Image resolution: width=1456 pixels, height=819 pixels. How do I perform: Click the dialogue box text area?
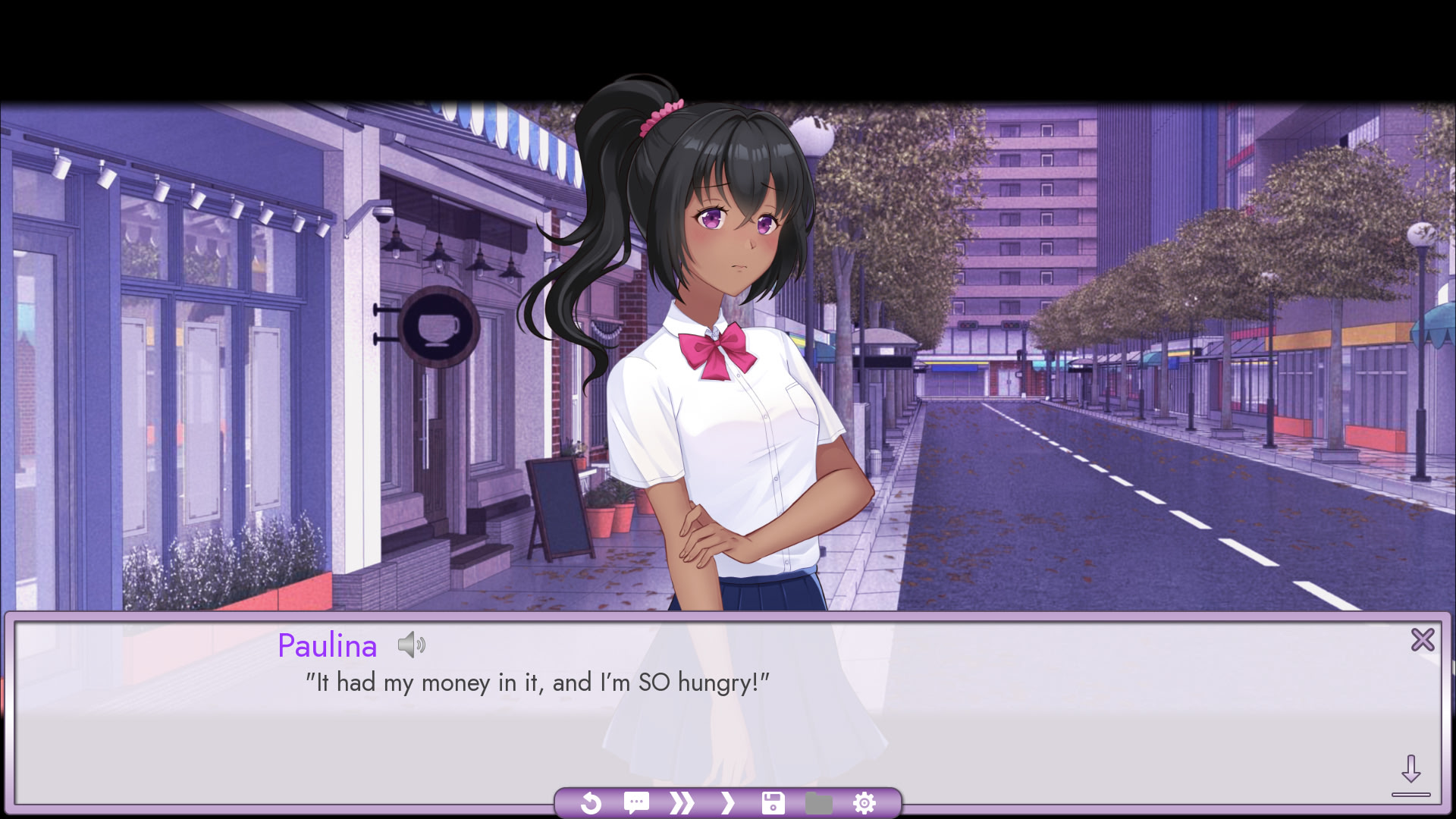[682, 705]
